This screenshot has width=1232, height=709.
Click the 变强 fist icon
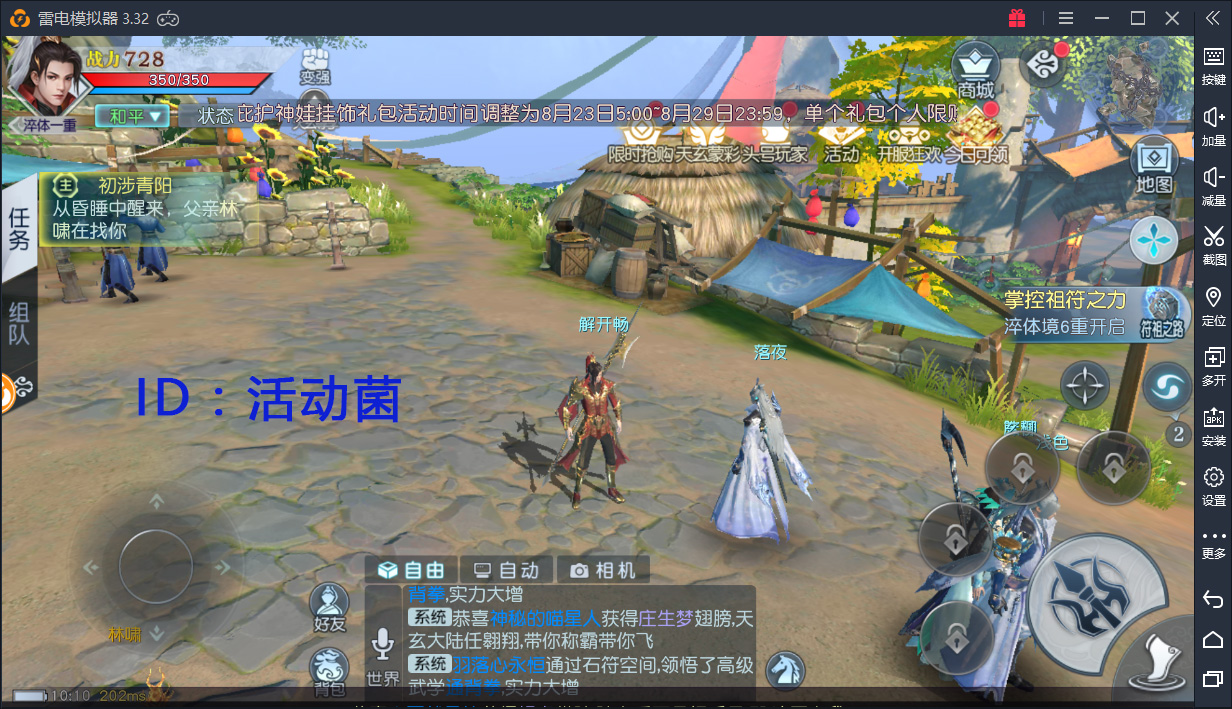[x=316, y=62]
